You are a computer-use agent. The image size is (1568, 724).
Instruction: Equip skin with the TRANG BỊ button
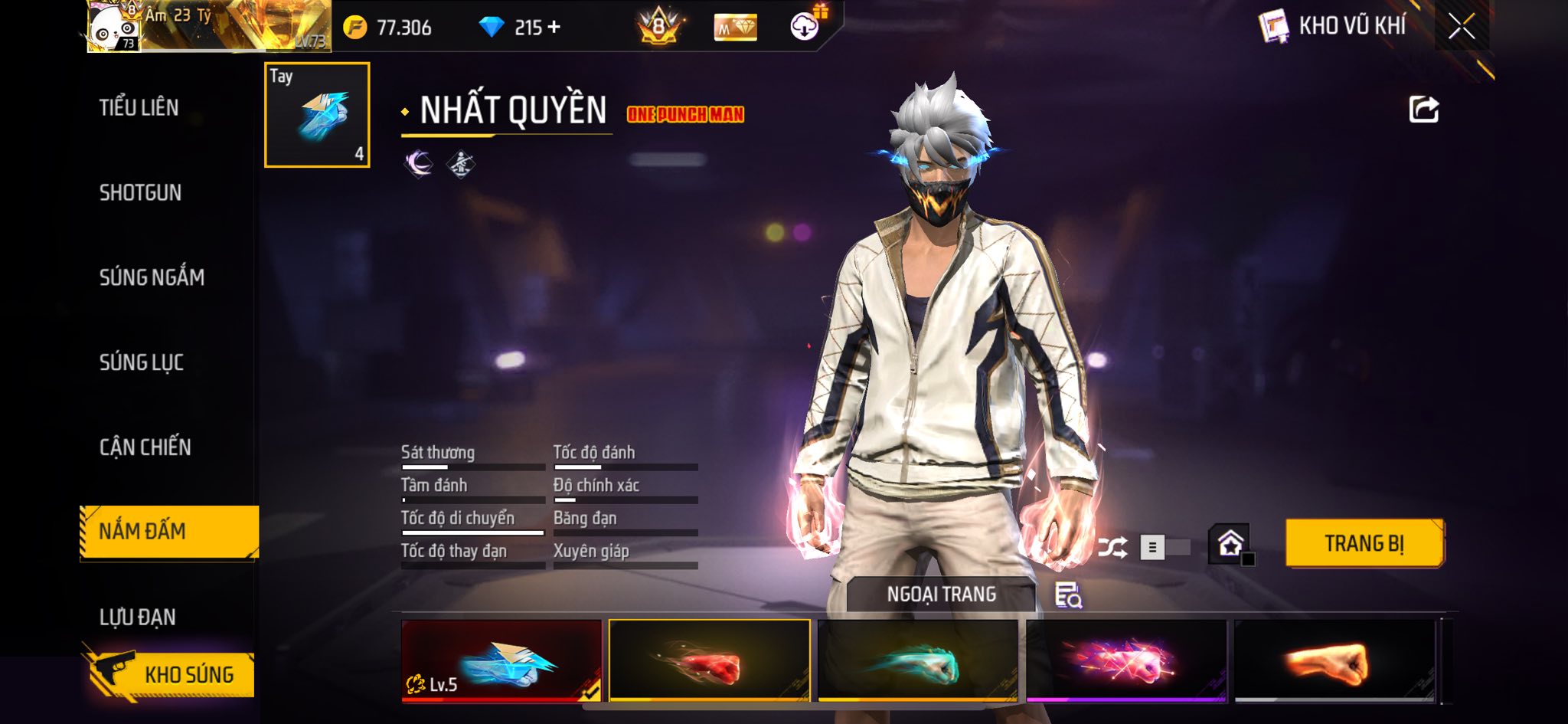1364,543
